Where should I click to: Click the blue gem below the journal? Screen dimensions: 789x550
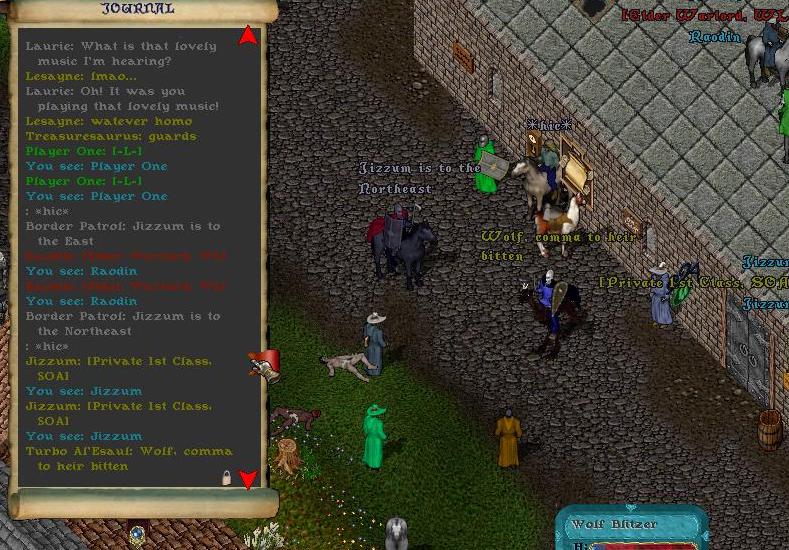[136, 535]
